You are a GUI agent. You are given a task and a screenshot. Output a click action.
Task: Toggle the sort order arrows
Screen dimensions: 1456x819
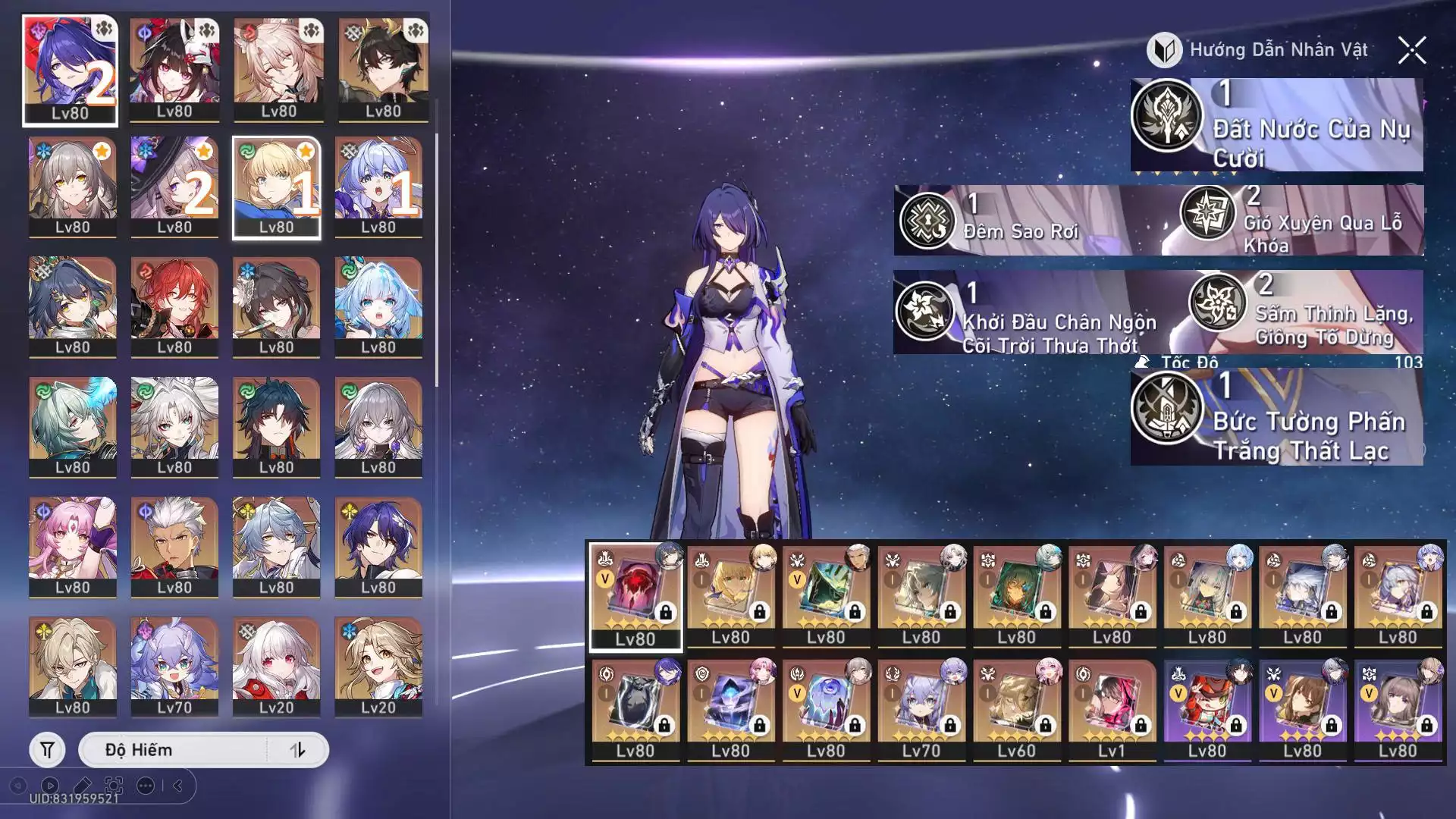[x=297, y=750]
